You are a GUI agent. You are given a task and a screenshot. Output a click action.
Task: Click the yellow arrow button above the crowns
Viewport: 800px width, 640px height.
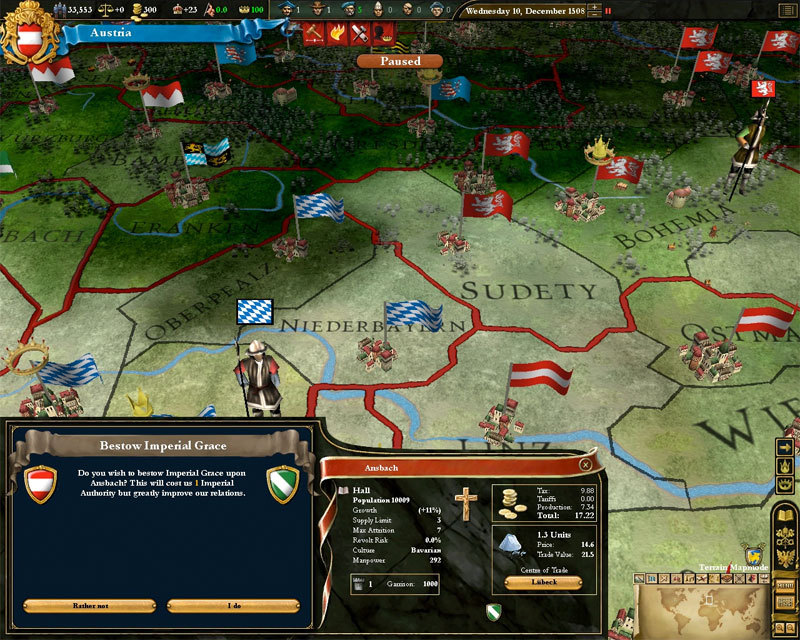click(x=785, y=447)
